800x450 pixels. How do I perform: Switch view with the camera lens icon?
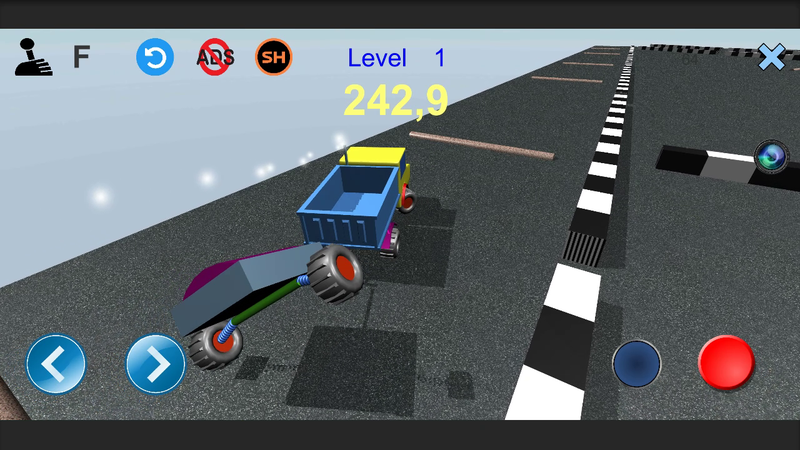771,156
